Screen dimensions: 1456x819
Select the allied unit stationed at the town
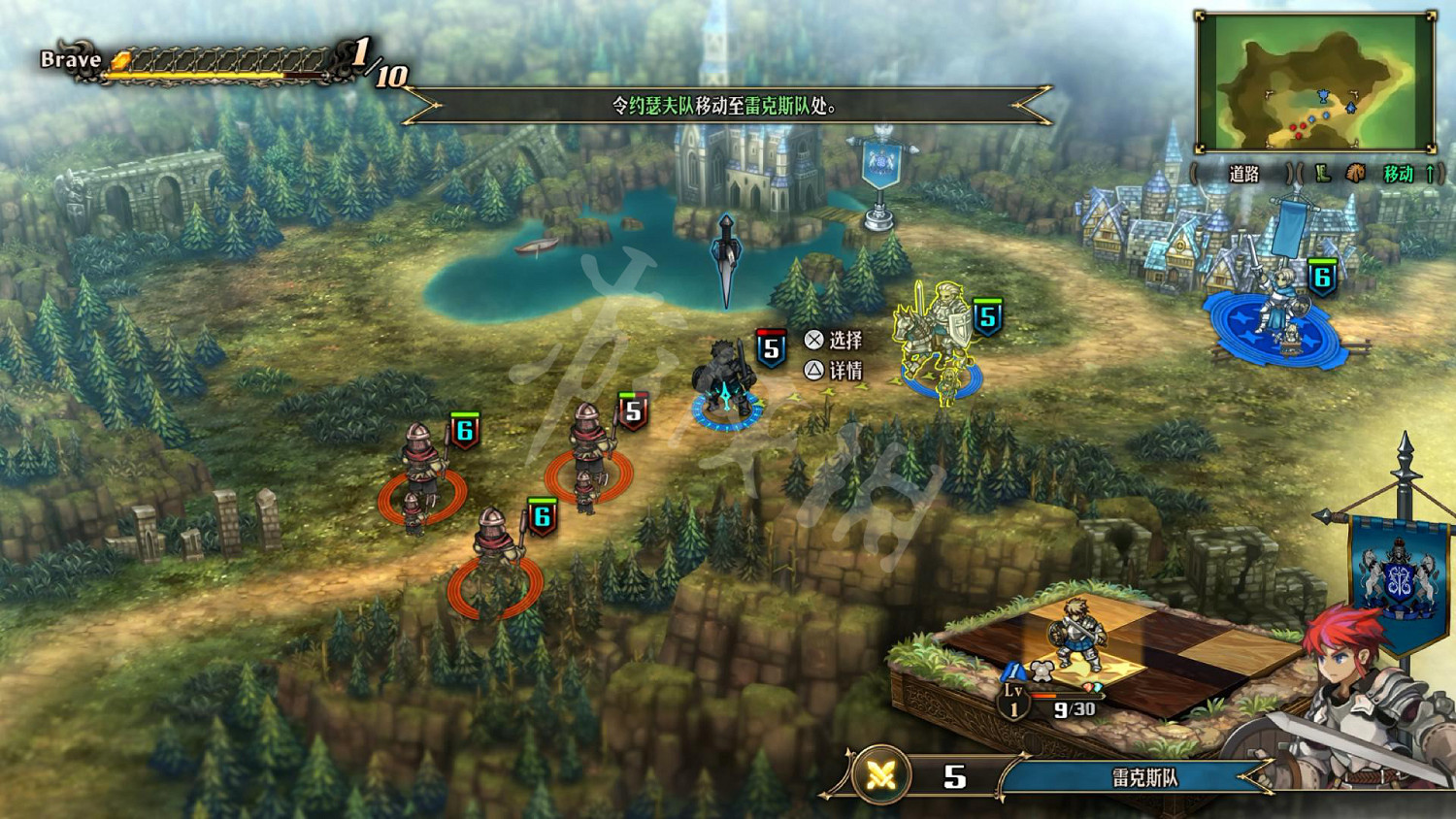(1275, 309)
